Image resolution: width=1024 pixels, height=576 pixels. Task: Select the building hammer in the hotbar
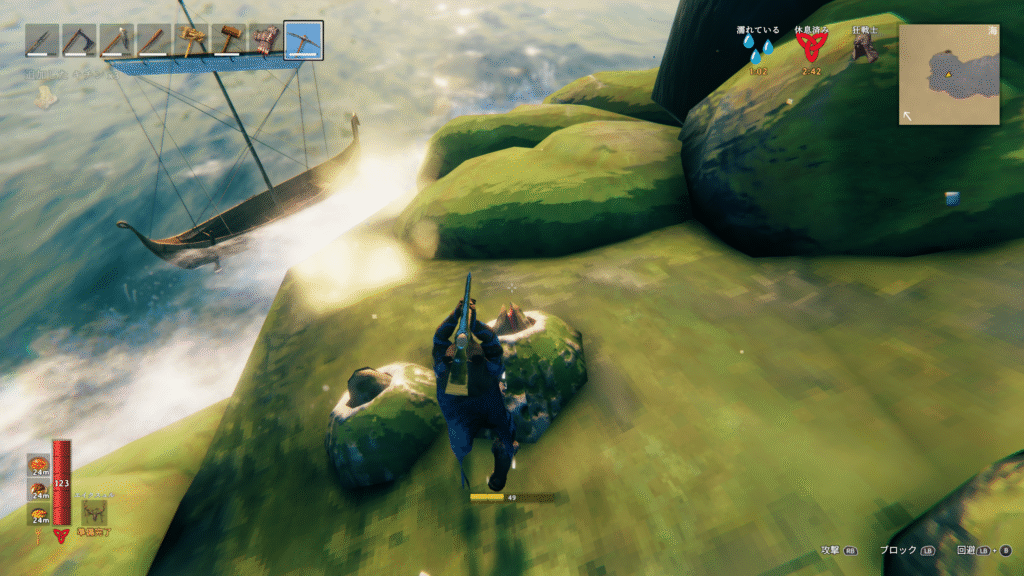tap(191, 41)
